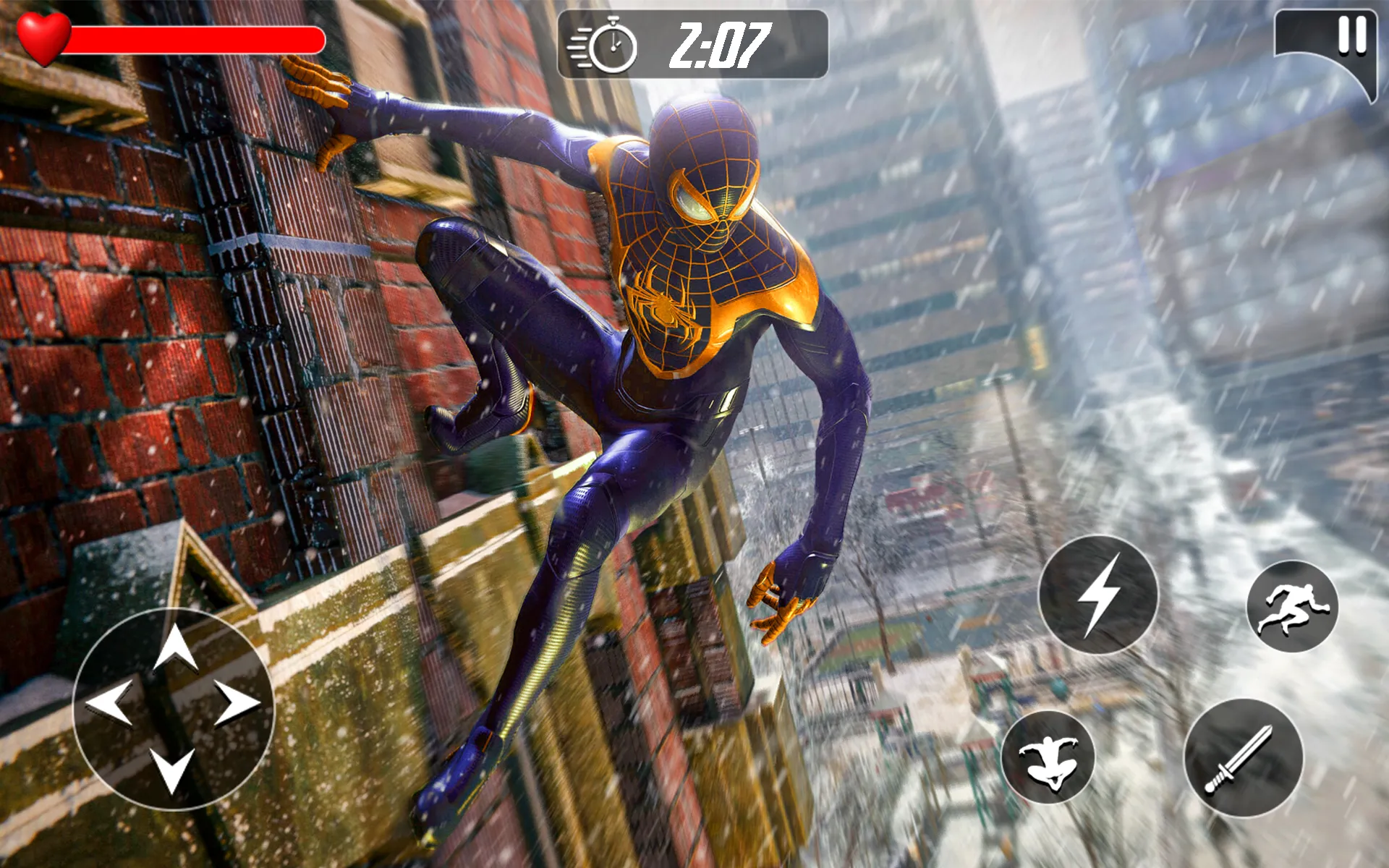1389x868 pixels.
Task: Move forward with the up arrow
Action: [175, 646]
